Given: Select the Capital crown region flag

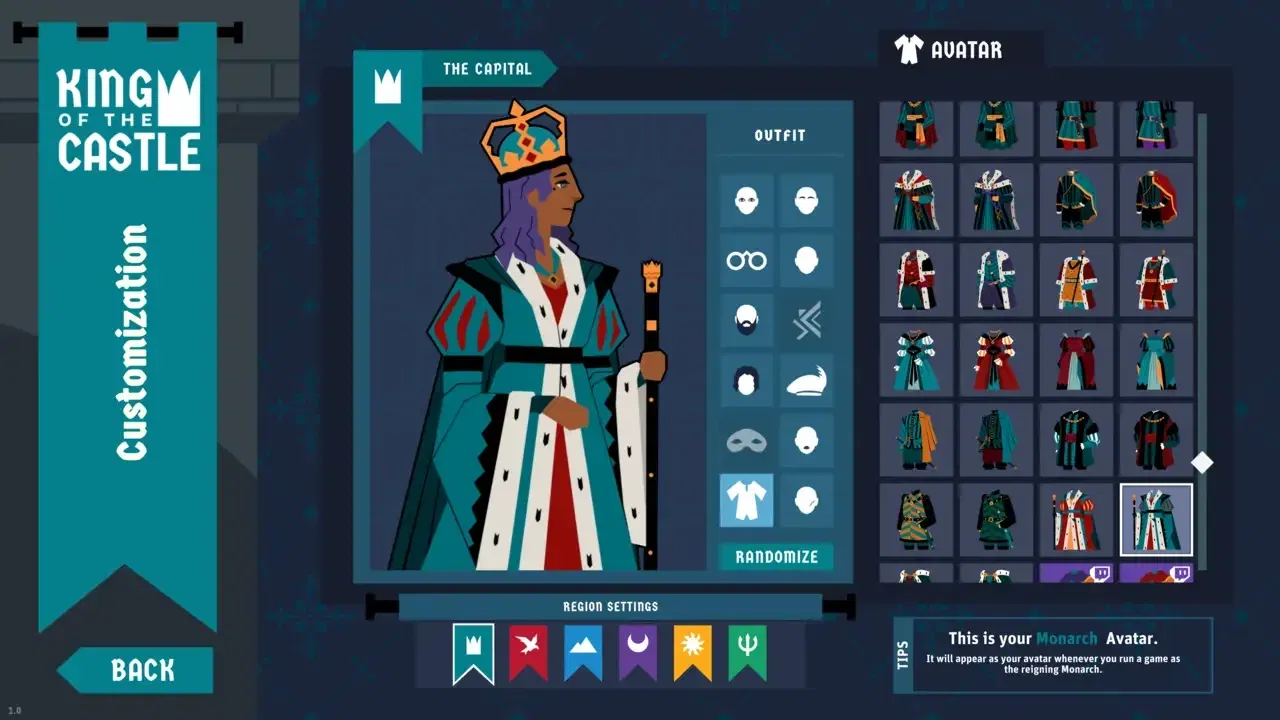Looking at the screenshot, I should (472, 651).
